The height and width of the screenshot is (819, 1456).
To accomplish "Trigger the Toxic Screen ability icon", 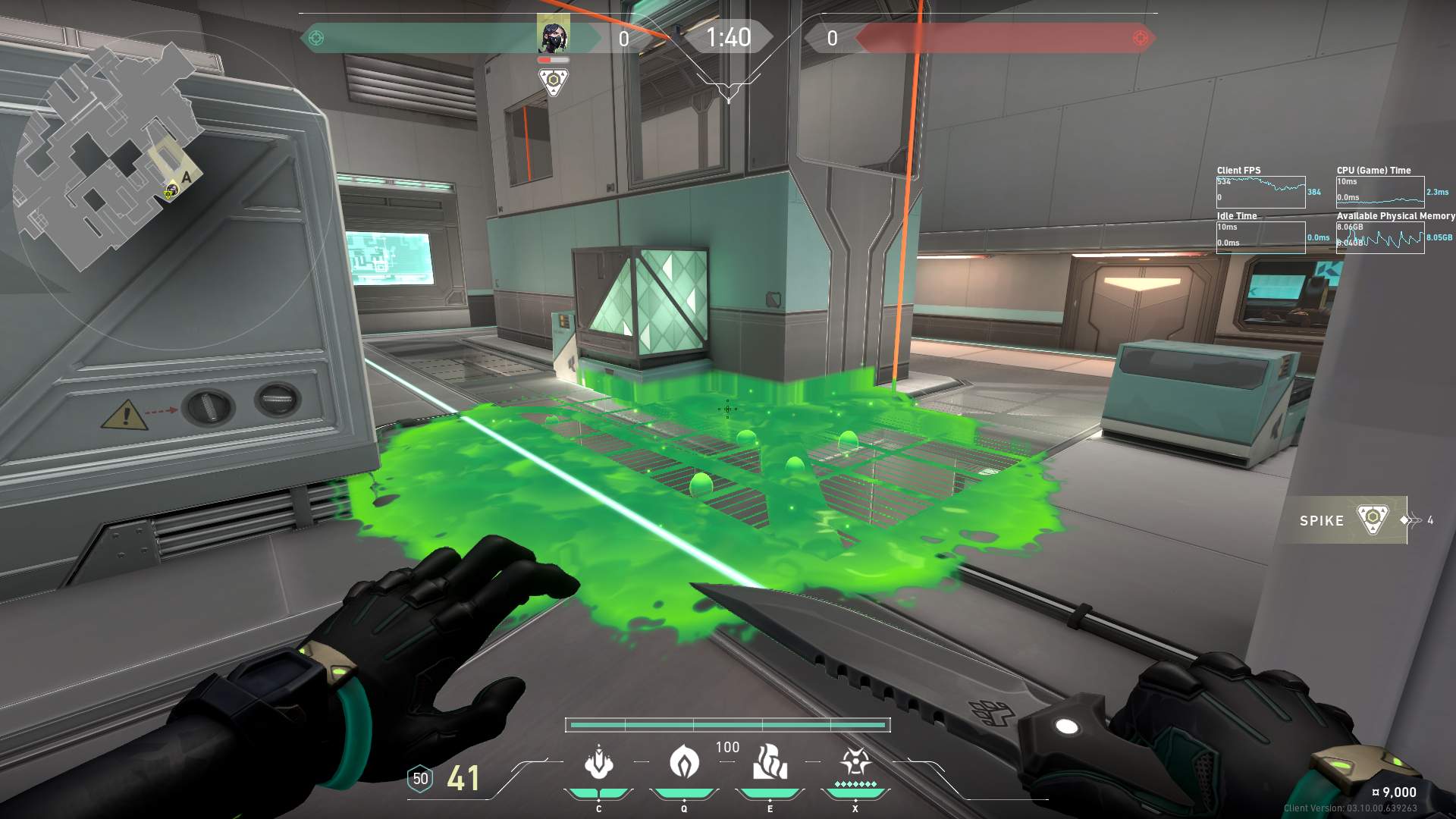I will [770, 763].
